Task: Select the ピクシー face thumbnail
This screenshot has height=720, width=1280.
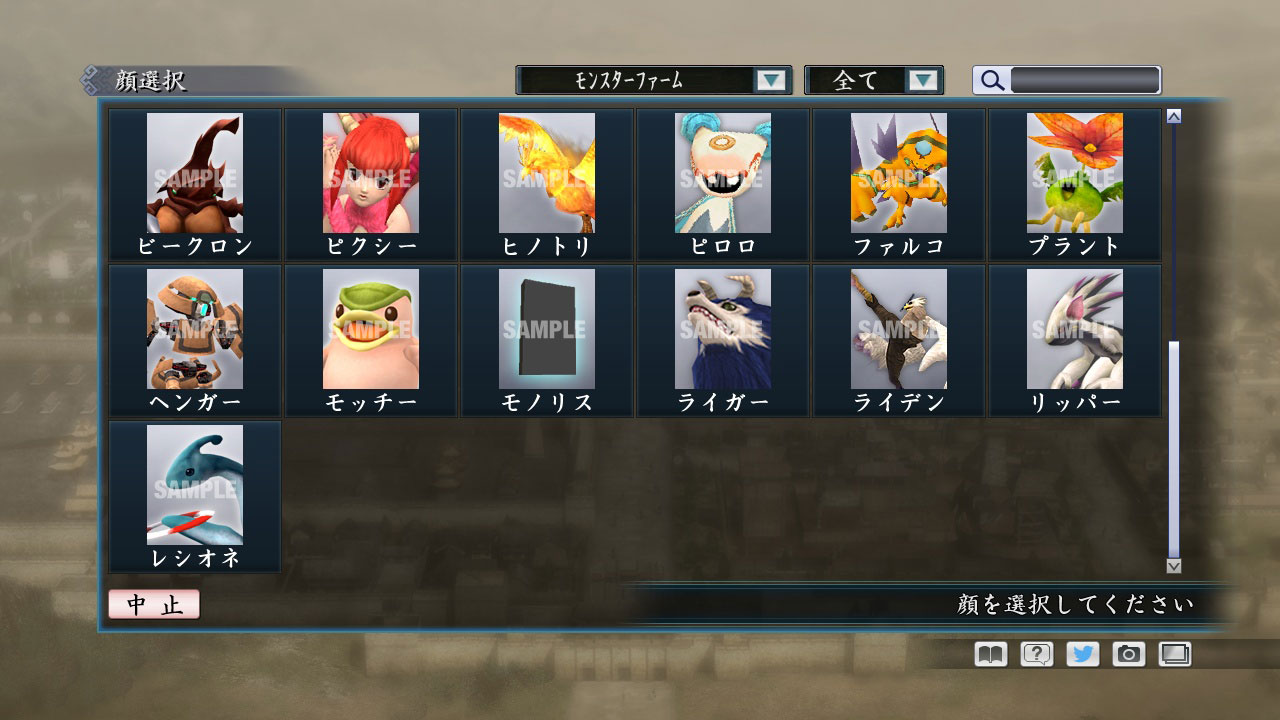Action: pos(370,175)
